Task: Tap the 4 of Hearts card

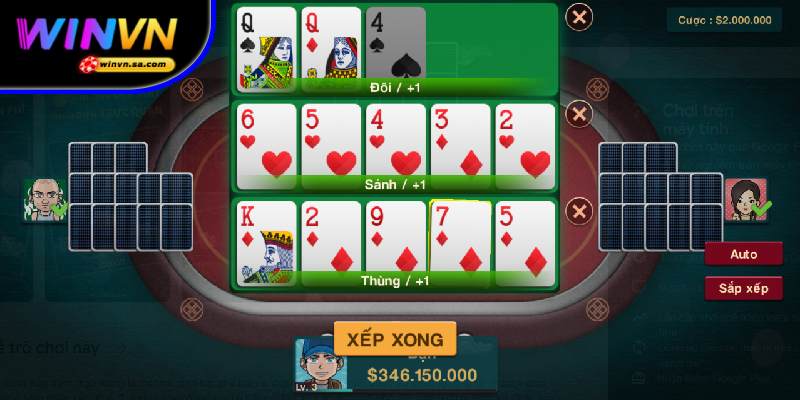Action: (395, 140)
